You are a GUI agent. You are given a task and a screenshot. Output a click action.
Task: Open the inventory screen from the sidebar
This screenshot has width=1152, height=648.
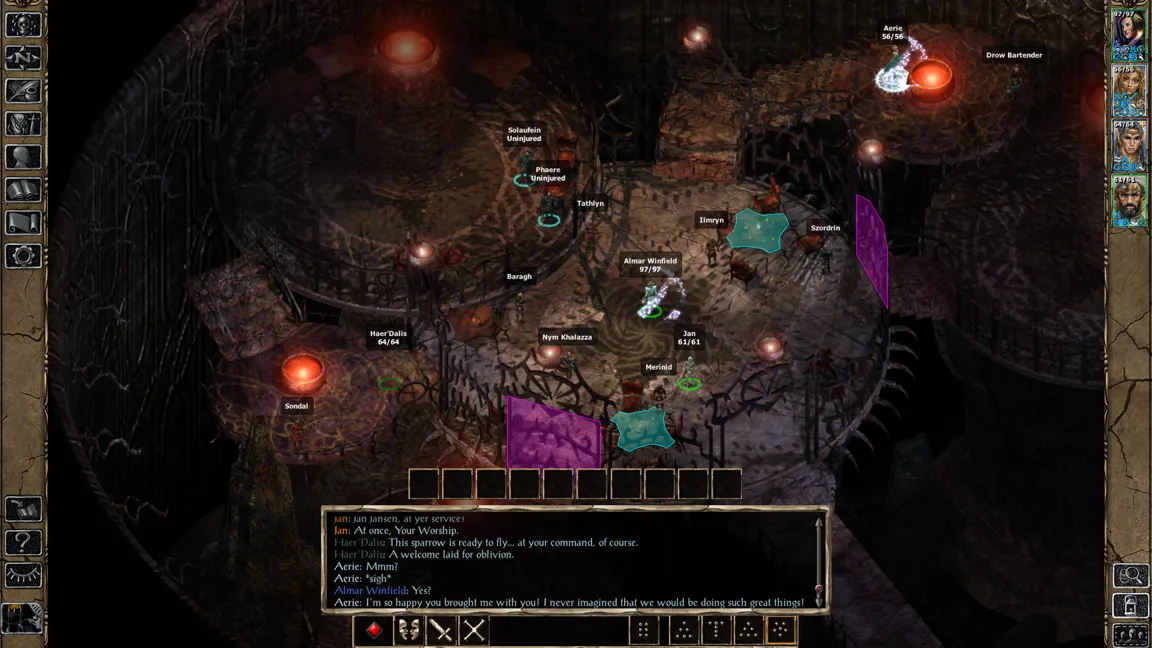pos(23,124)
